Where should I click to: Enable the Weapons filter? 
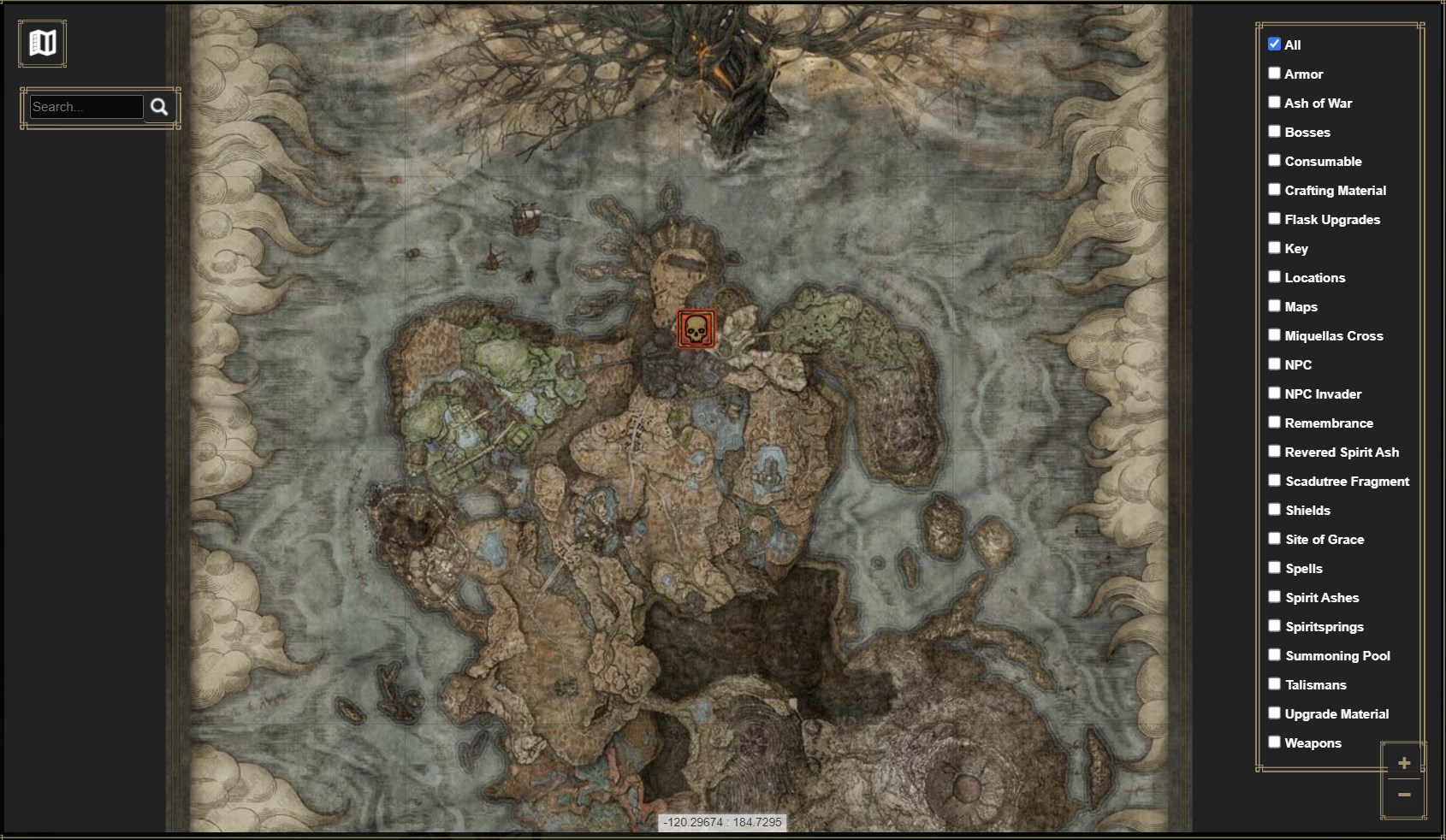(x=1275, y=742)
